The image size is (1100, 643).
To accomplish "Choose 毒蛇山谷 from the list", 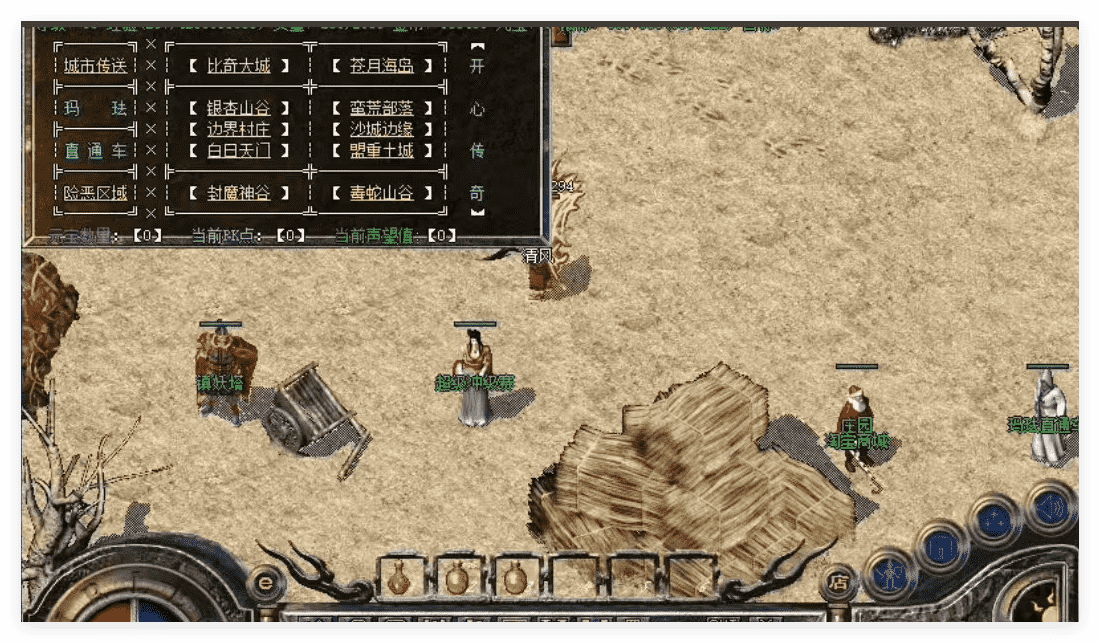I will point(382,193).
